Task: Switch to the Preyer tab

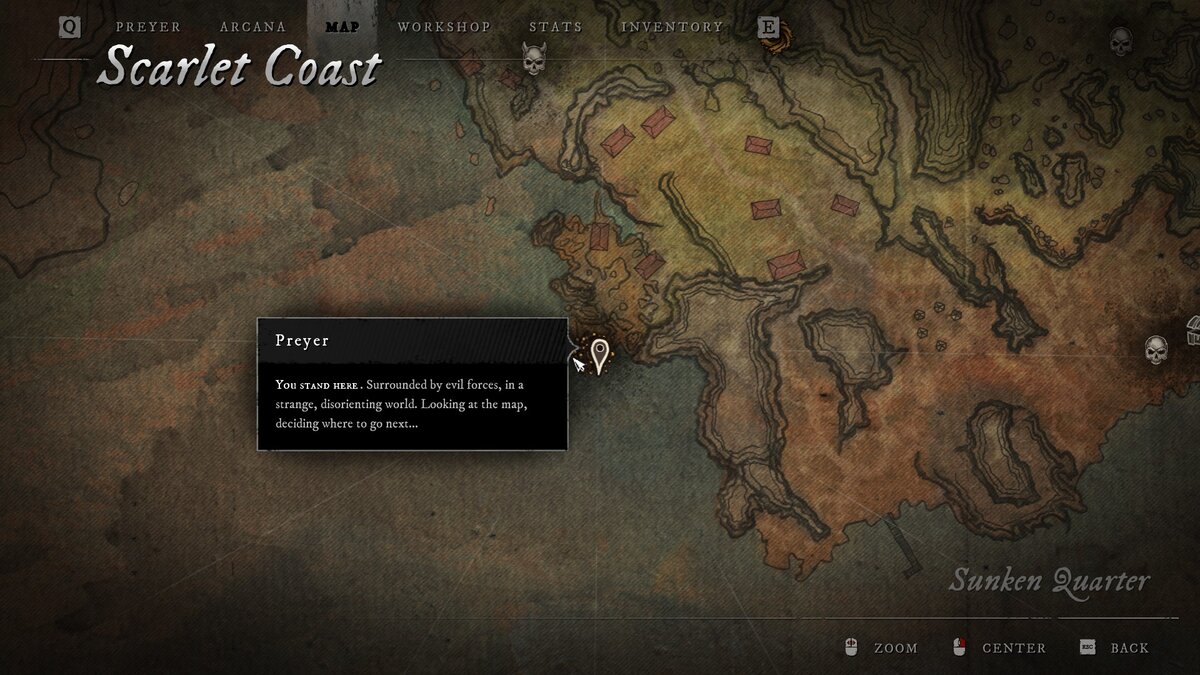Action: click(148, 27)
